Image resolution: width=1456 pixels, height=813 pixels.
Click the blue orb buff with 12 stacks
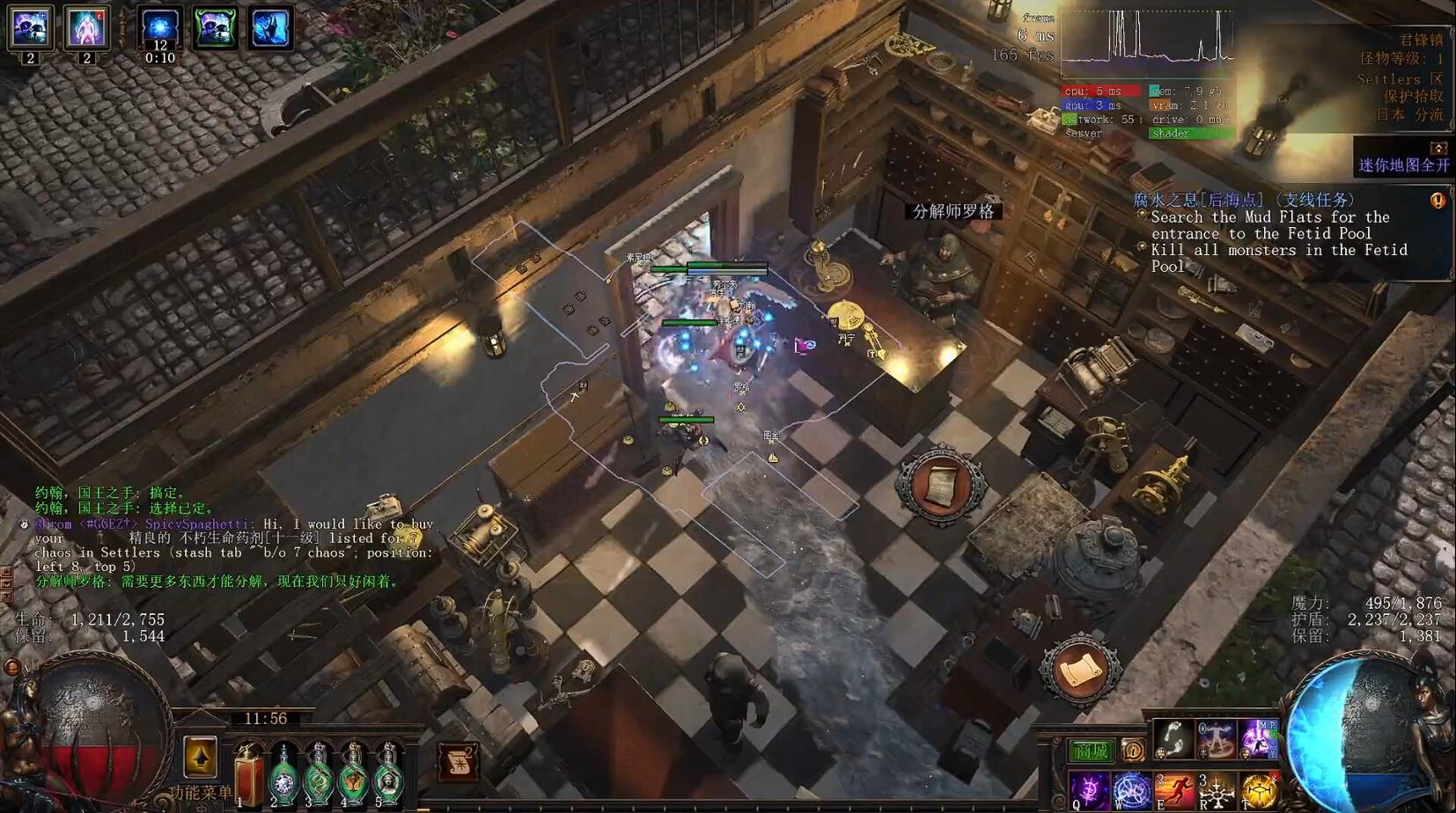click(160, 28)
